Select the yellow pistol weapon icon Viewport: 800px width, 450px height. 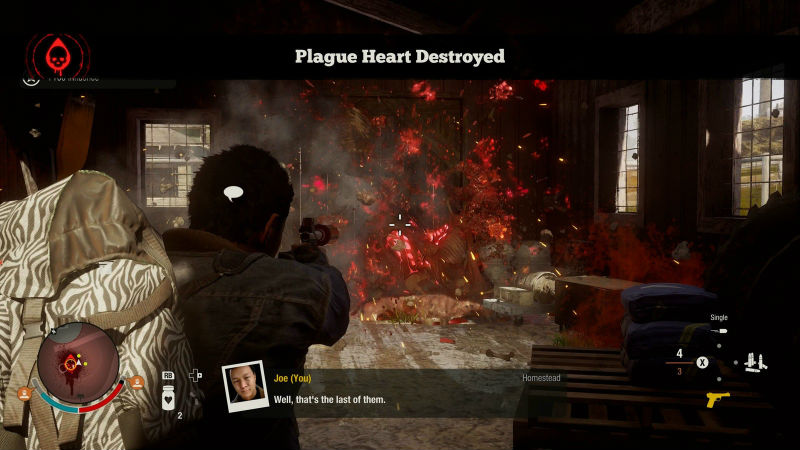[x=717, y=400]
